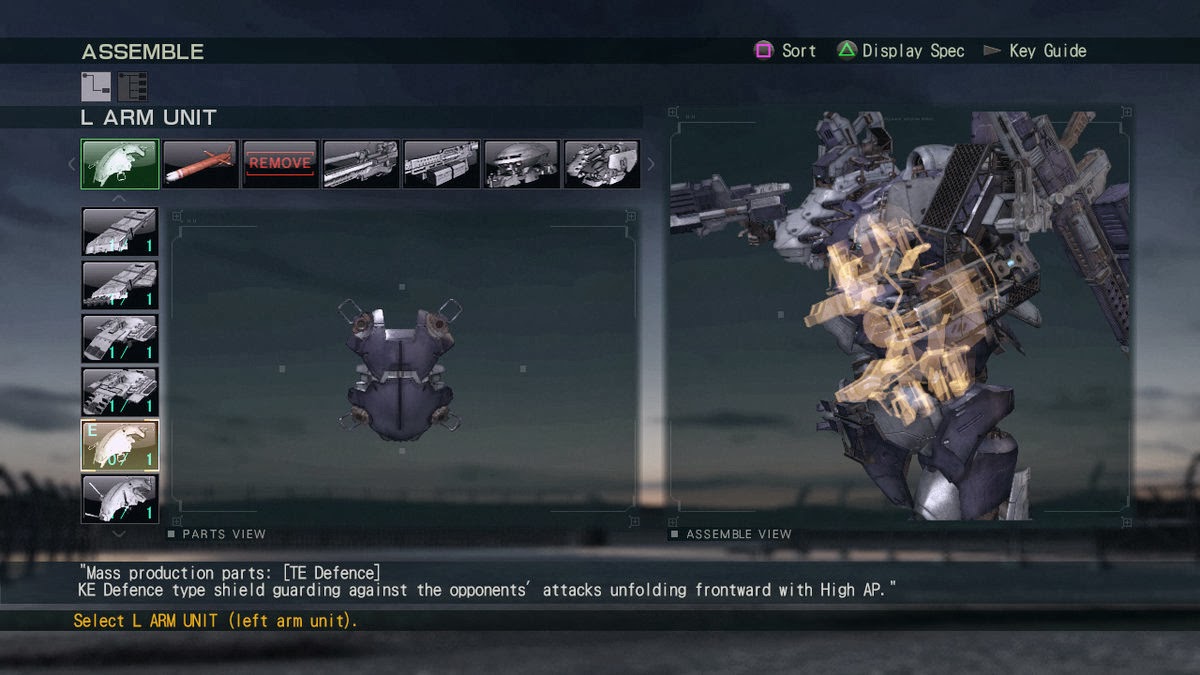Activate the light-grey single-link view icon
Image resolution: width=1200 pixels, height=675 pixels.
point(96,87)
